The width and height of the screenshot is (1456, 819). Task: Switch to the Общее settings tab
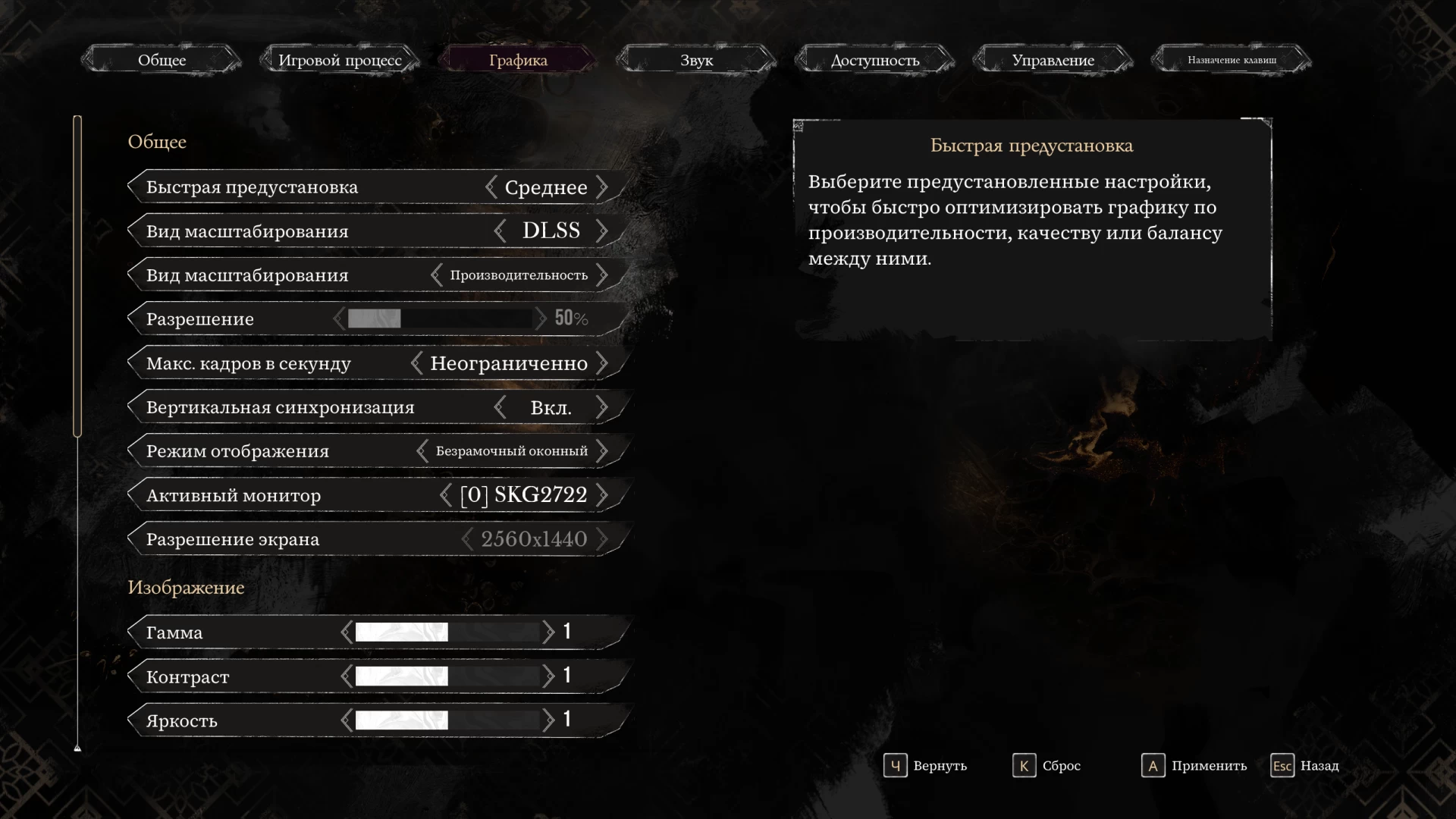pos(162,60)
